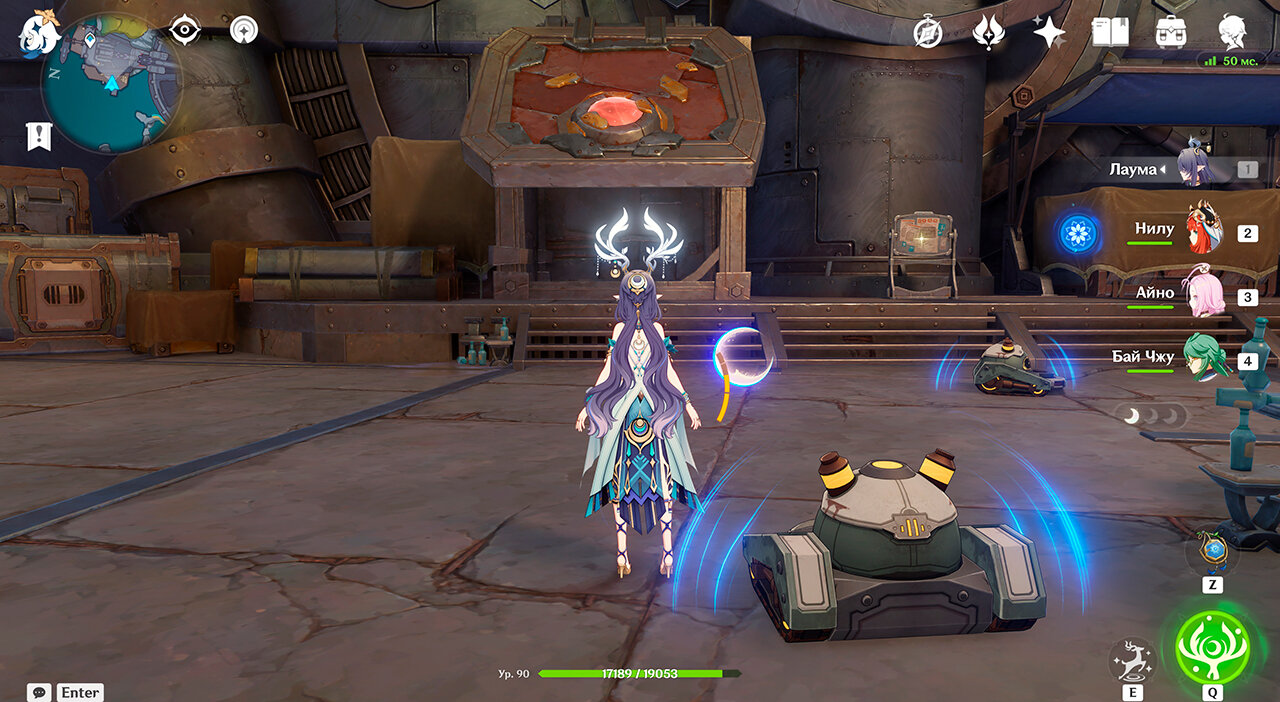Open the winged battle pass icon
1280x702 pixels.
pyautogui.click(x=988, y=32)
